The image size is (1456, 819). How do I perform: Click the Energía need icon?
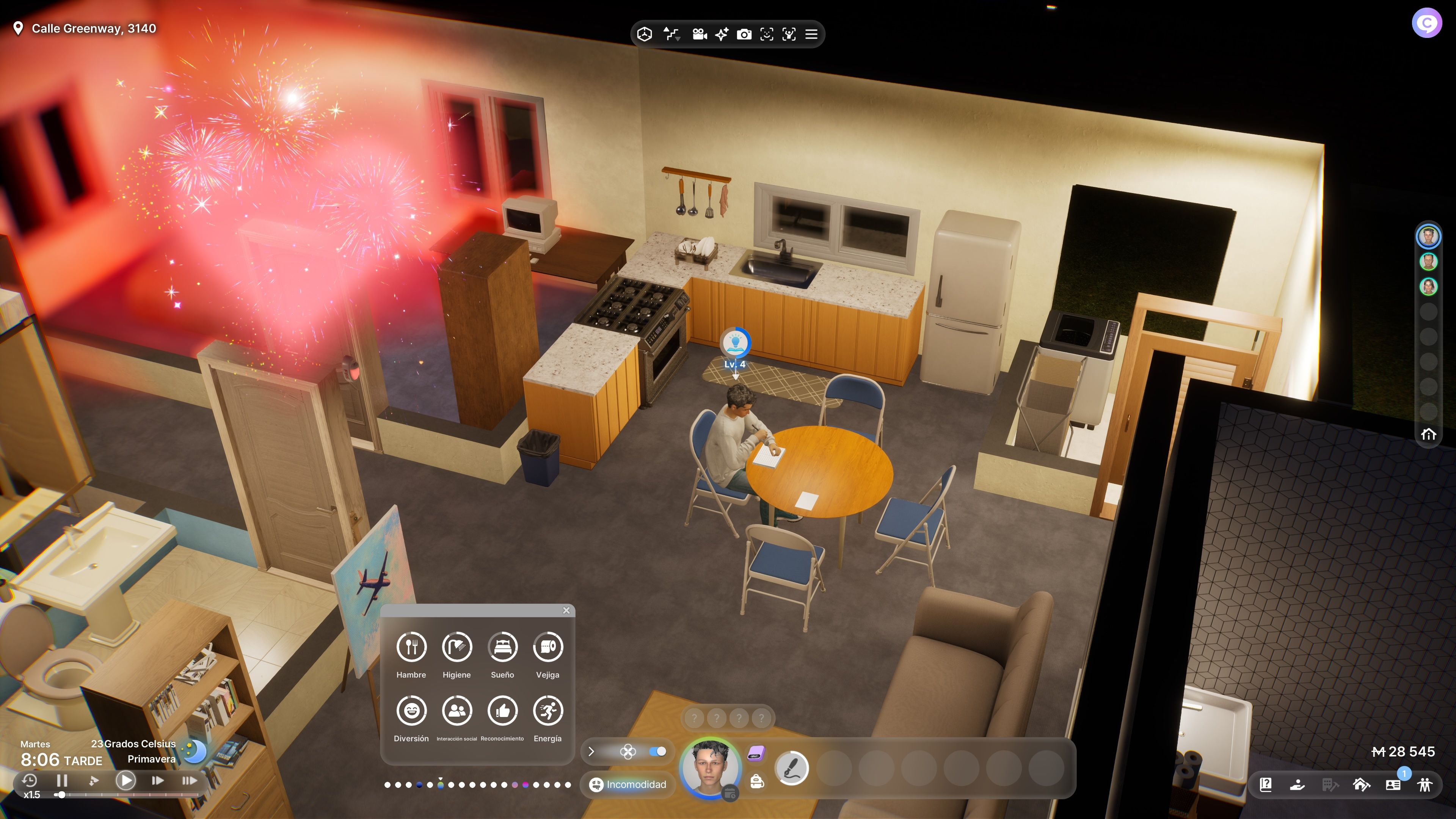pos(548,711)
